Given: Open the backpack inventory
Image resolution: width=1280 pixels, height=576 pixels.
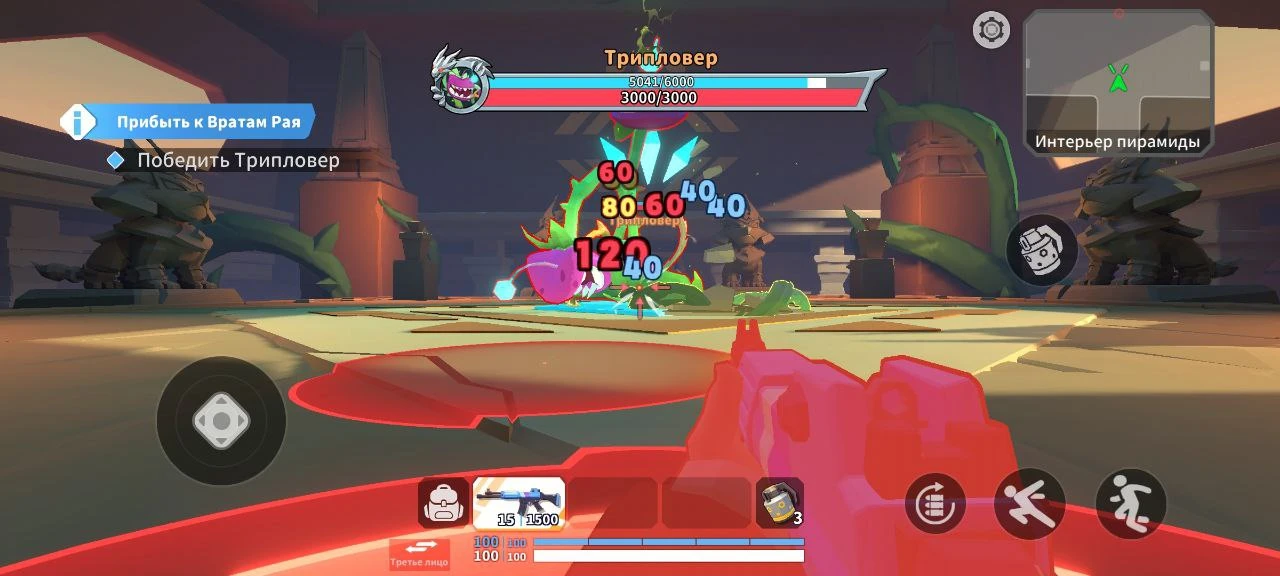Looking at the screenshot, I should point(443,503).
